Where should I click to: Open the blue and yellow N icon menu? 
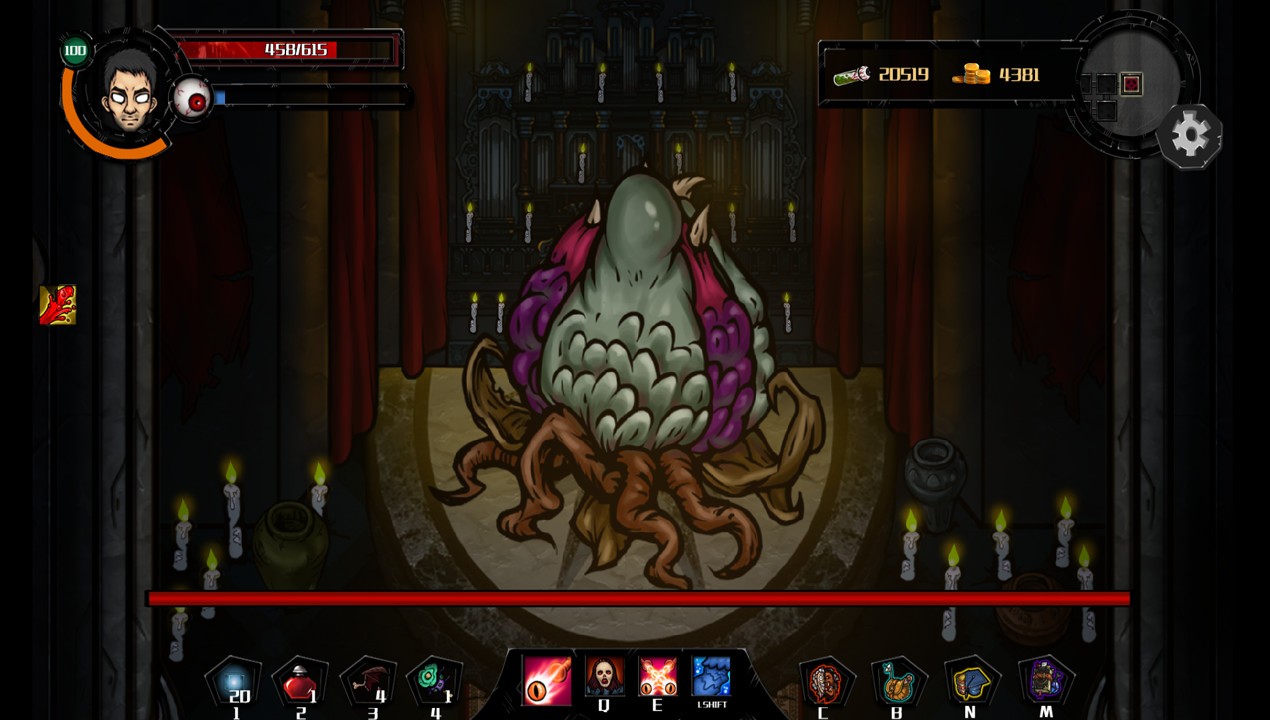tap(970, 681)
